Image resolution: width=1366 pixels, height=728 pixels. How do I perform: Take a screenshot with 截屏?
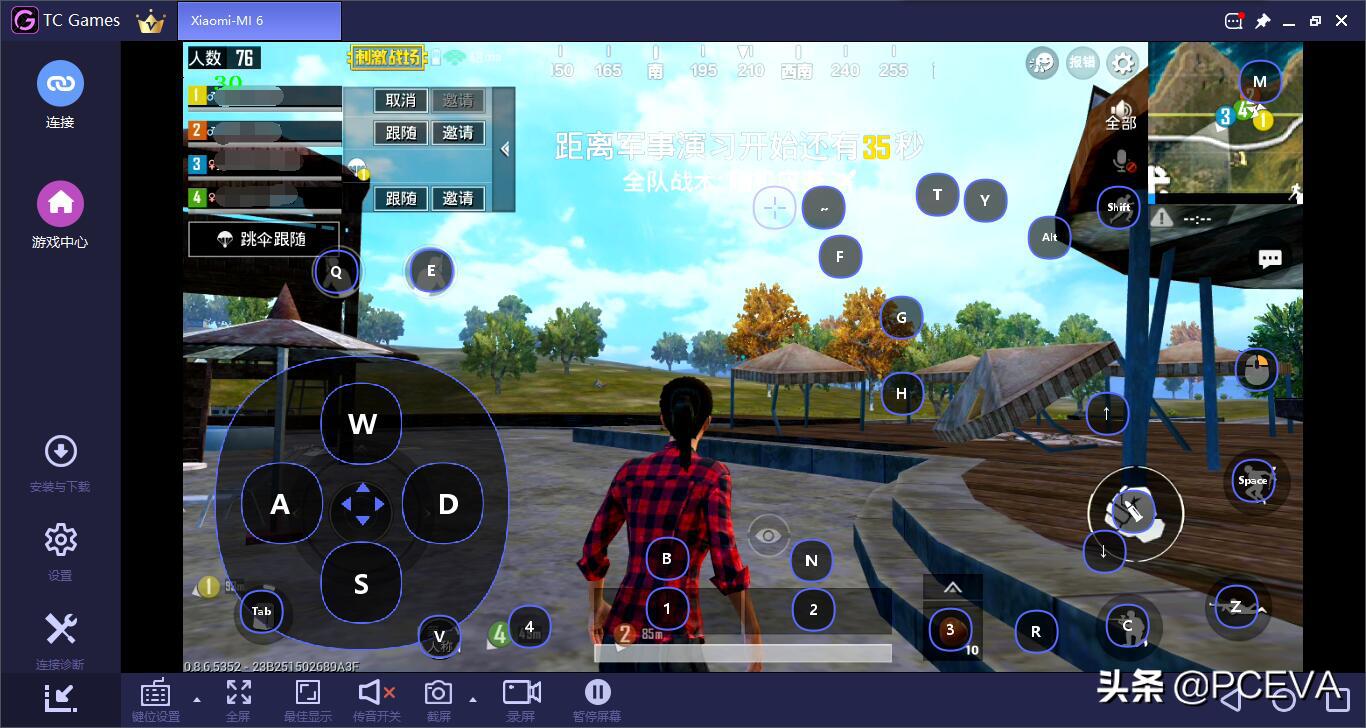point(438,700)
